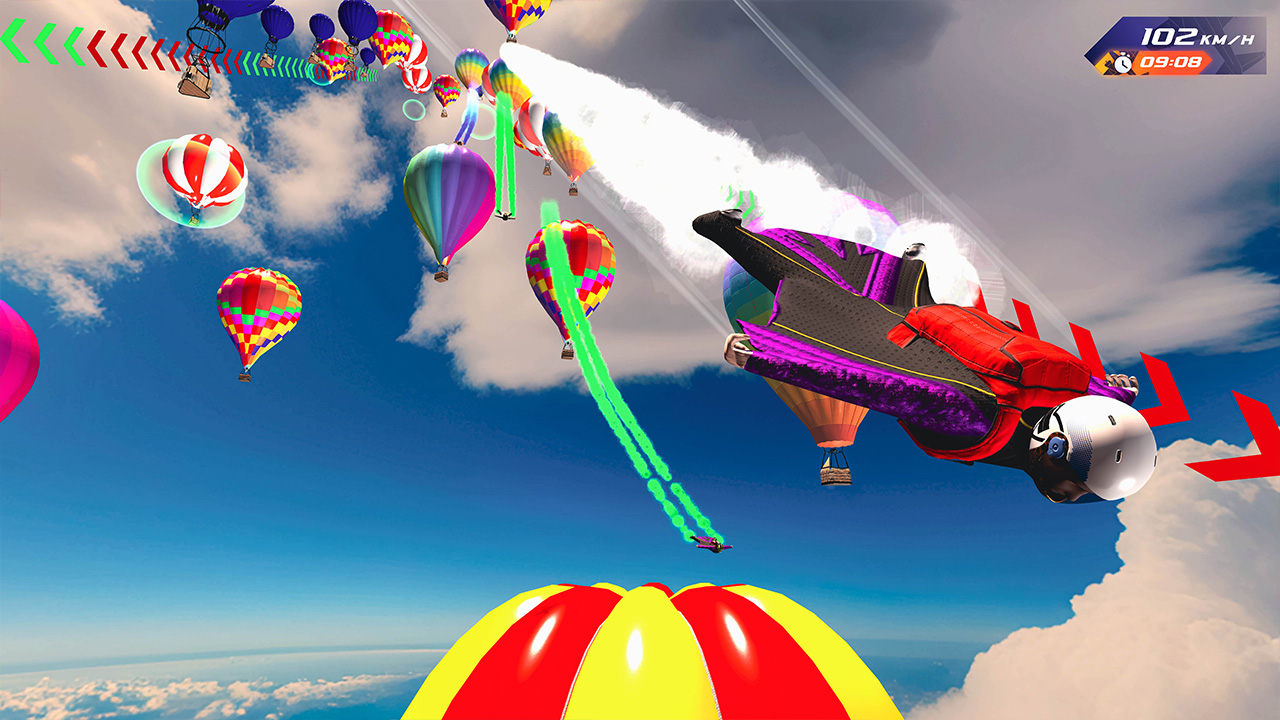Click the wooden basket hanging from the top balloon
The image size is (1280, 720).
pyautogui.click(x=195, y=80)
